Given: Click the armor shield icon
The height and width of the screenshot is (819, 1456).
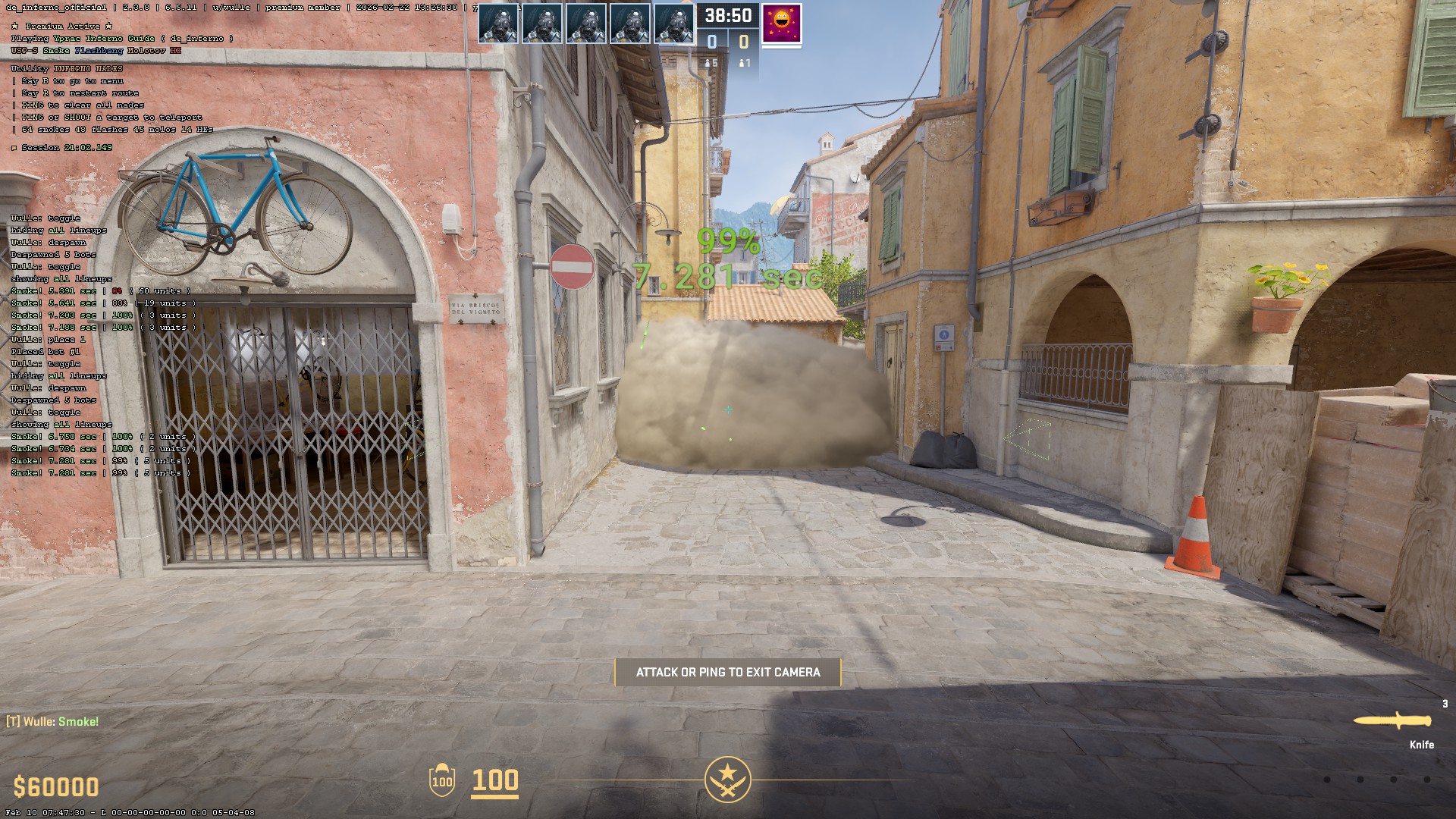Looking at the screenshot, I should [x=442, y=780].
